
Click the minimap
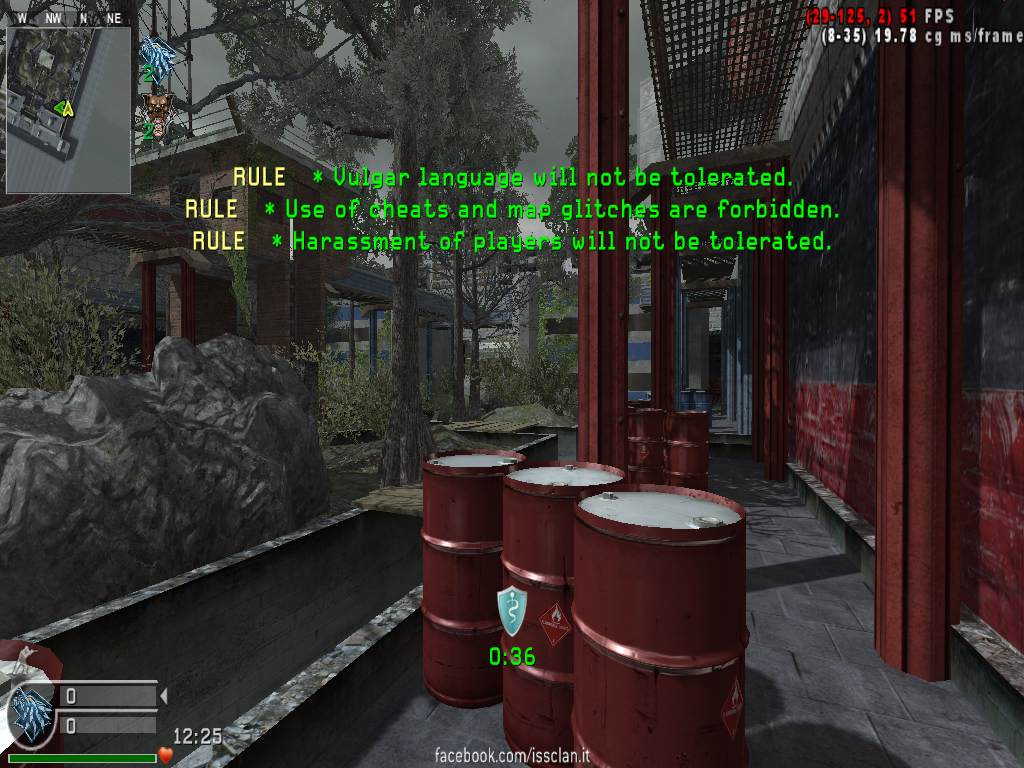point(68,109)
